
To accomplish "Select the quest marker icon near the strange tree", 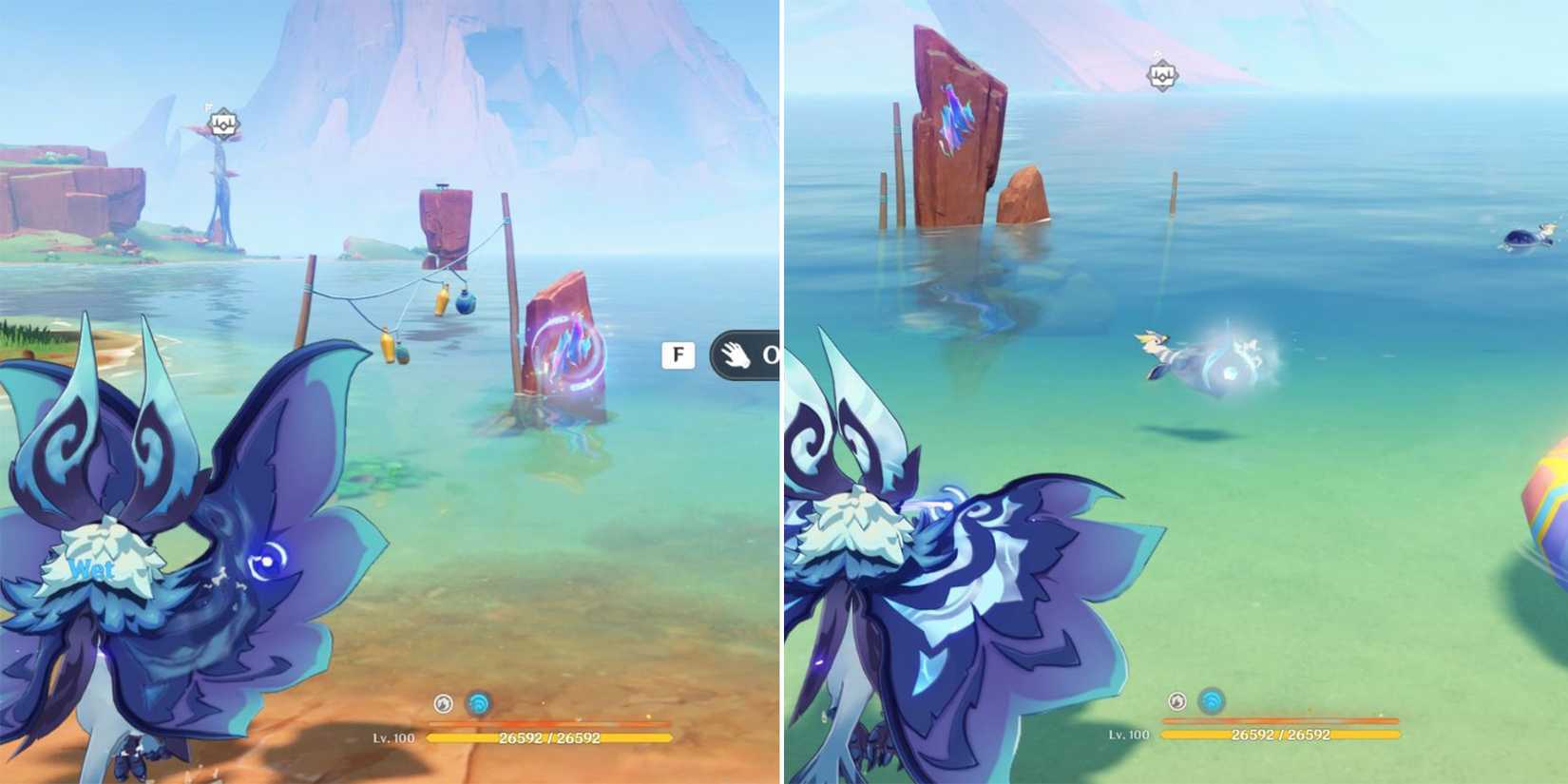I will point(223,124).
